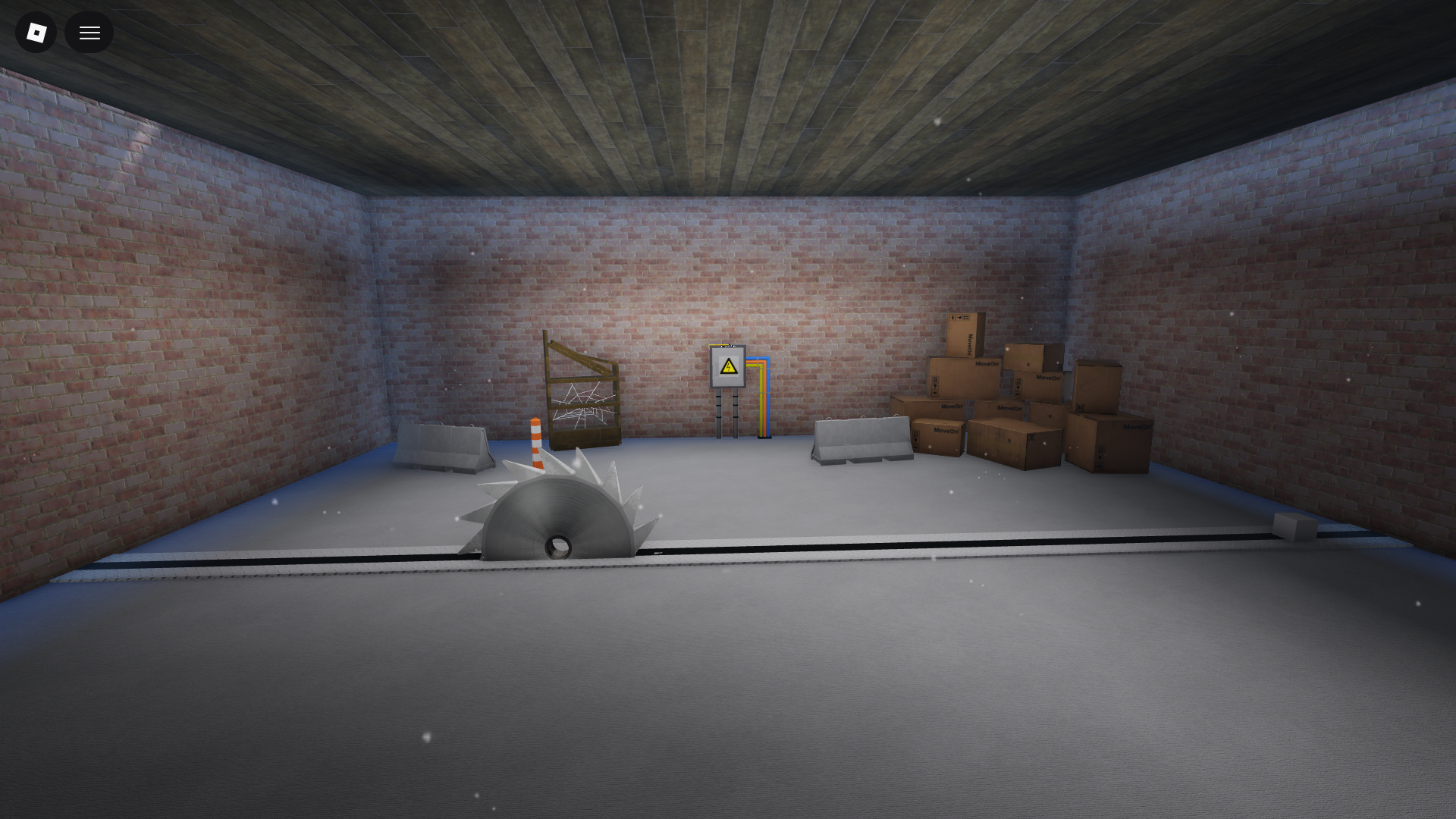Viewport: 1456px width, 819px height.
Task: Click the umbrella keep-dry symbol on a cardboard box
Action: pos(934,394)
